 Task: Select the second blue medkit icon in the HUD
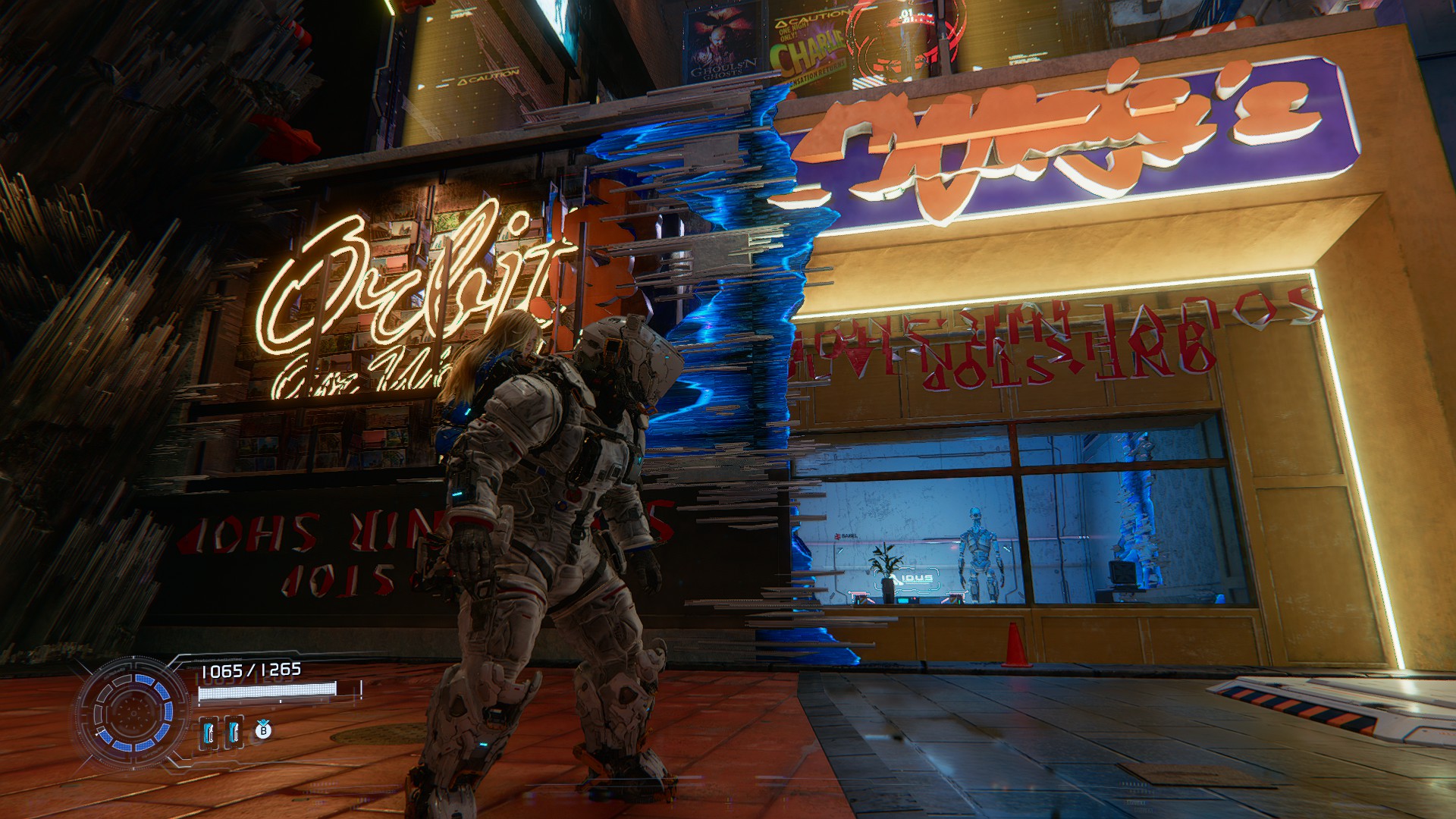[x=234, y=733]
